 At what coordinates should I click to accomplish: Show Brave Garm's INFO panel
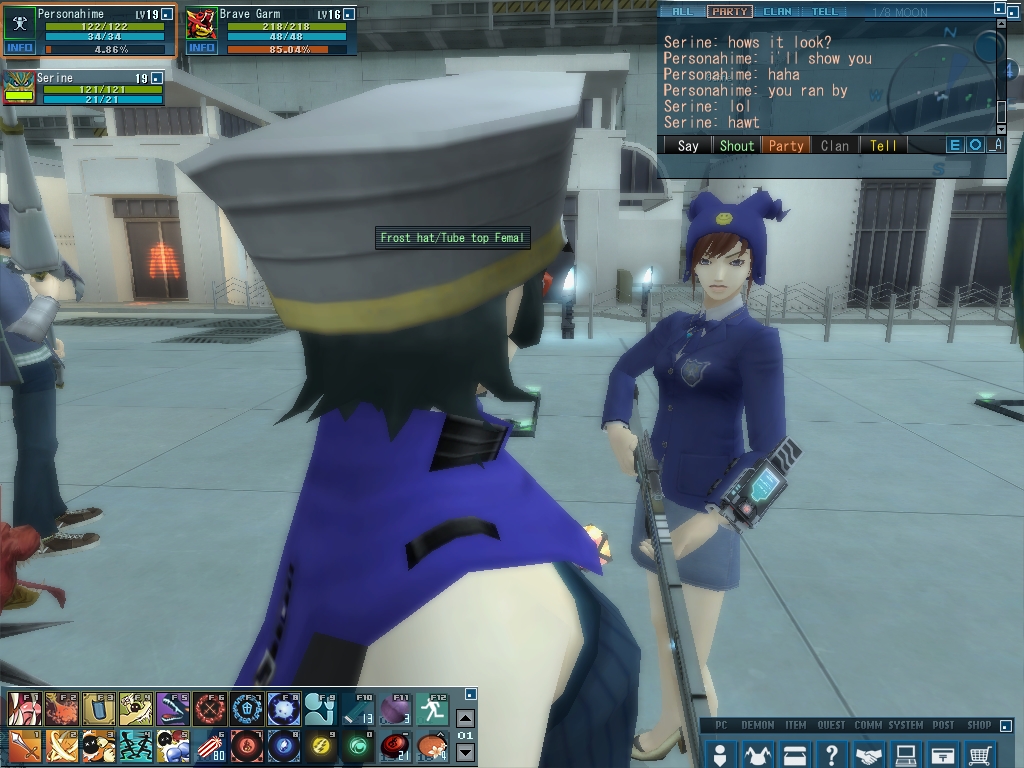point(201,48)
